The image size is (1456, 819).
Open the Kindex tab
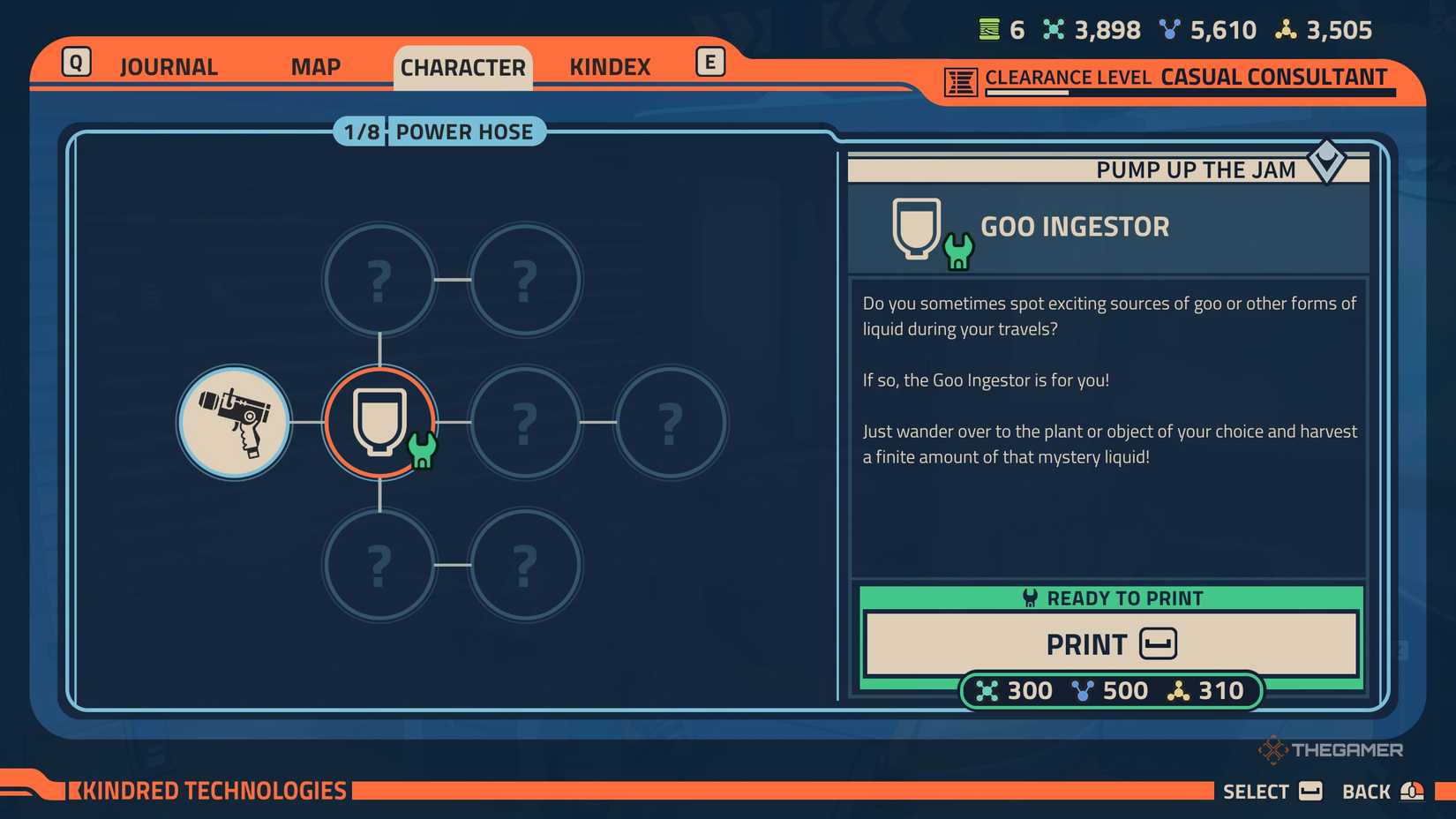point(610,66)
